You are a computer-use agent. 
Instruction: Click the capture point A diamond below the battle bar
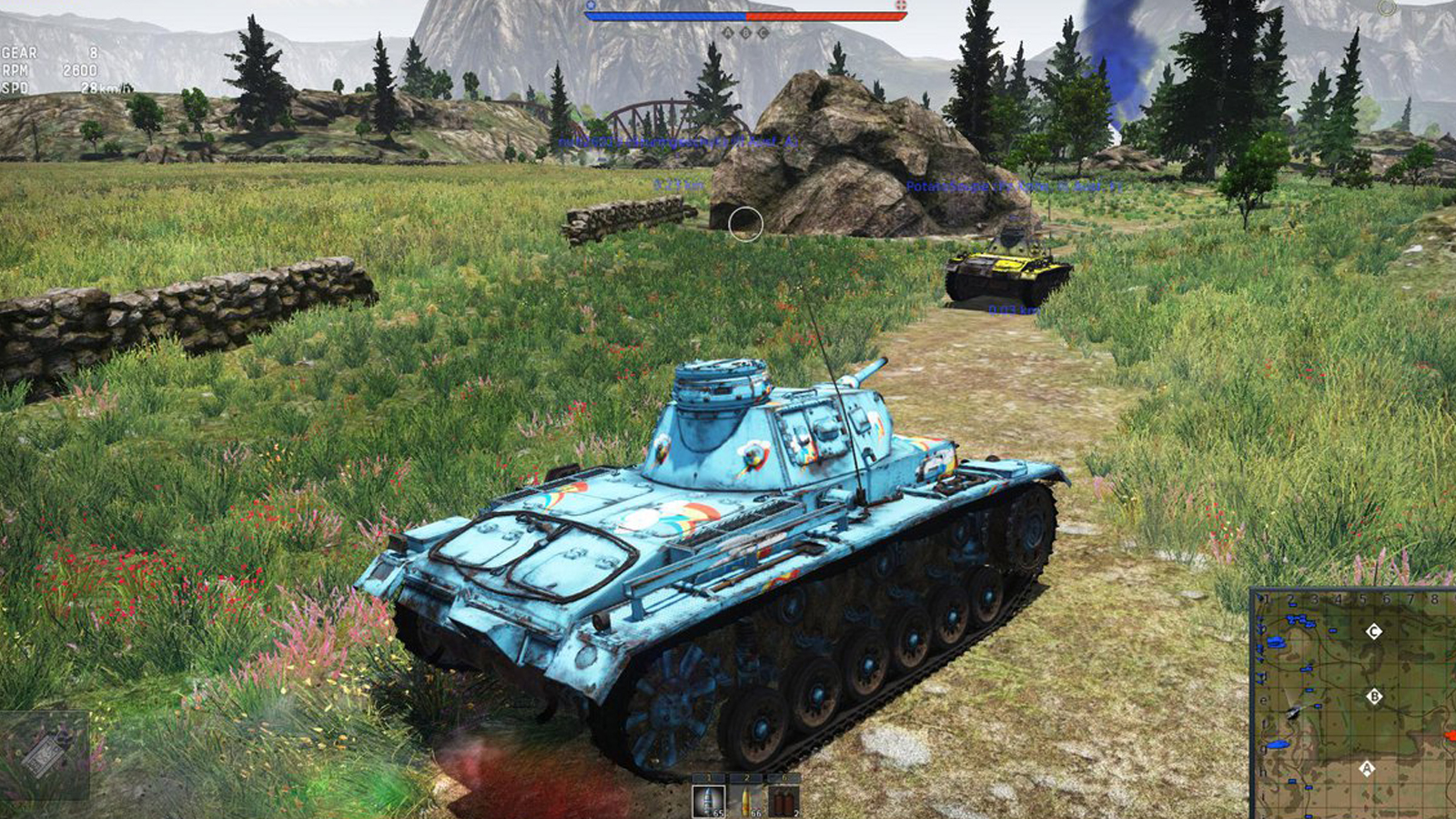728,33
